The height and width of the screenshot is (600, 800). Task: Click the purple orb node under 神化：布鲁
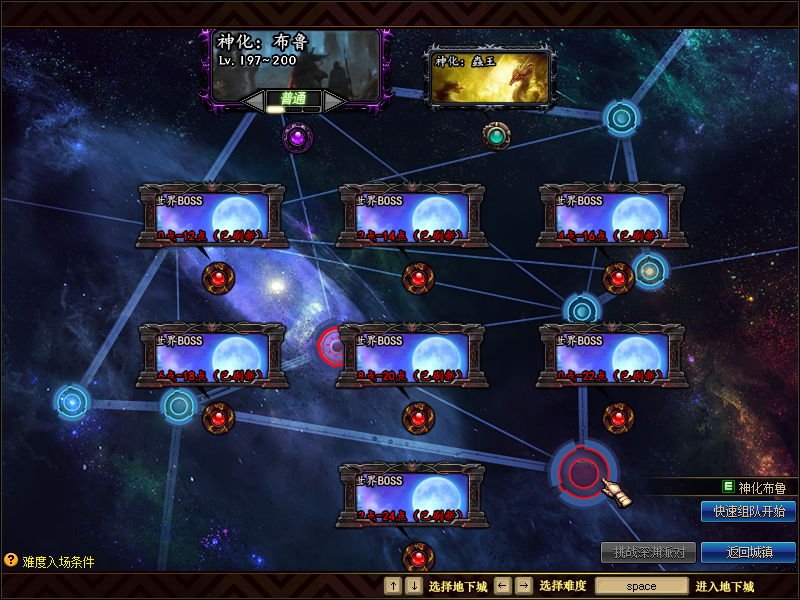click(x=297, y=137)
